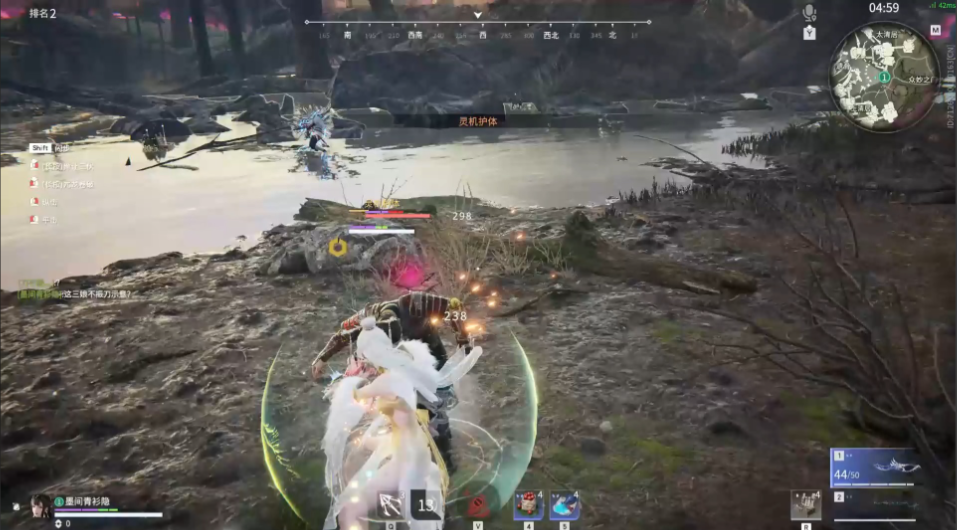Select the primary weapon slot showing 44/50
This screenshot has height=530, width=957.
(874, 467)
